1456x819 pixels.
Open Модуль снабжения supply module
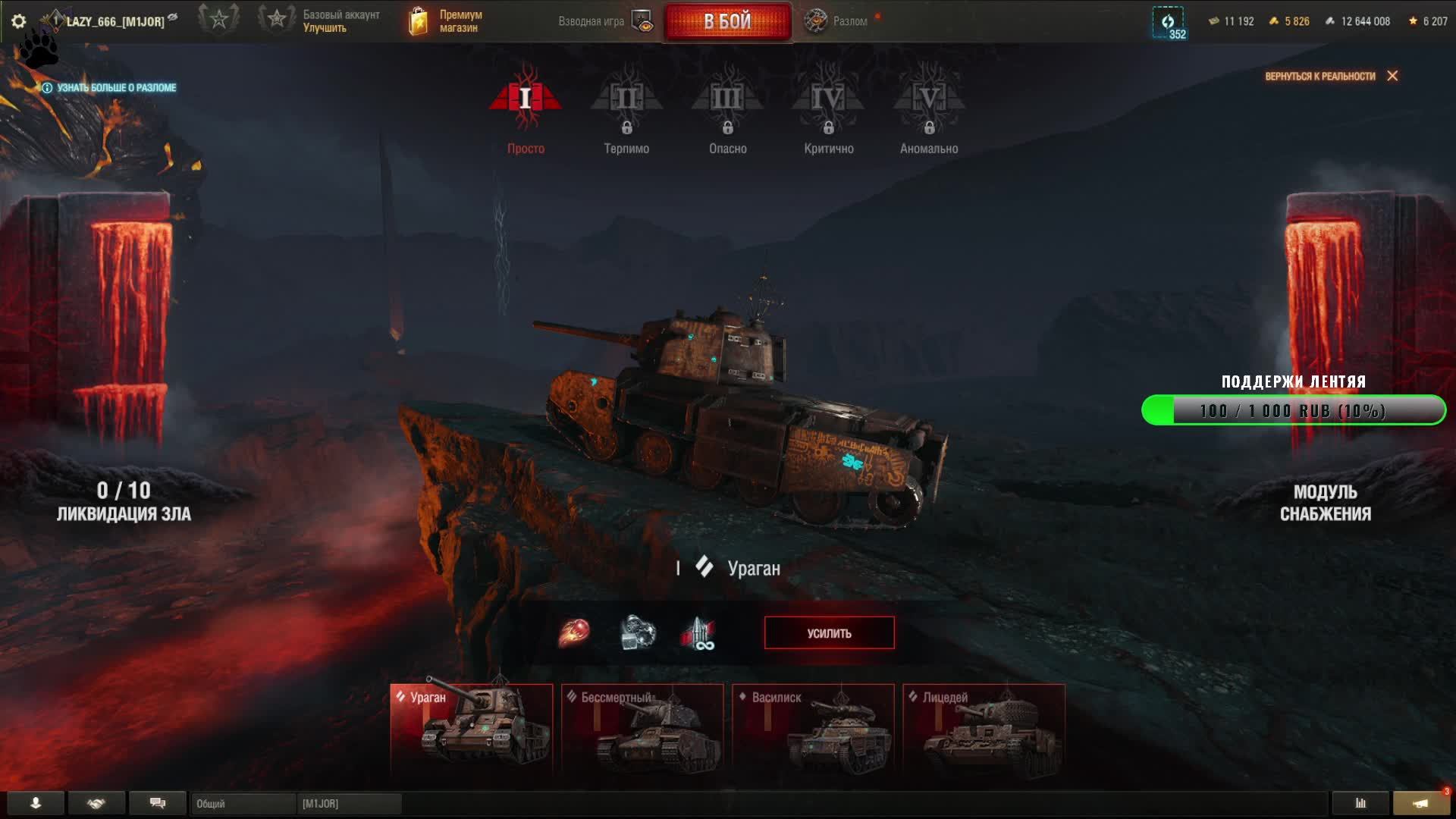tap(1325, 502)
